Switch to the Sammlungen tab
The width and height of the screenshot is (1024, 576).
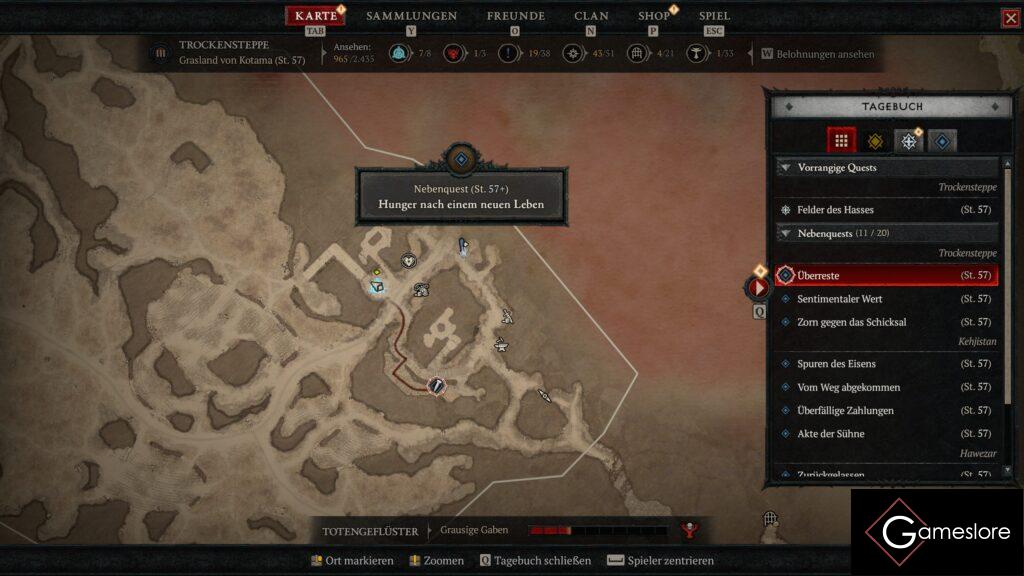point(411,16)
